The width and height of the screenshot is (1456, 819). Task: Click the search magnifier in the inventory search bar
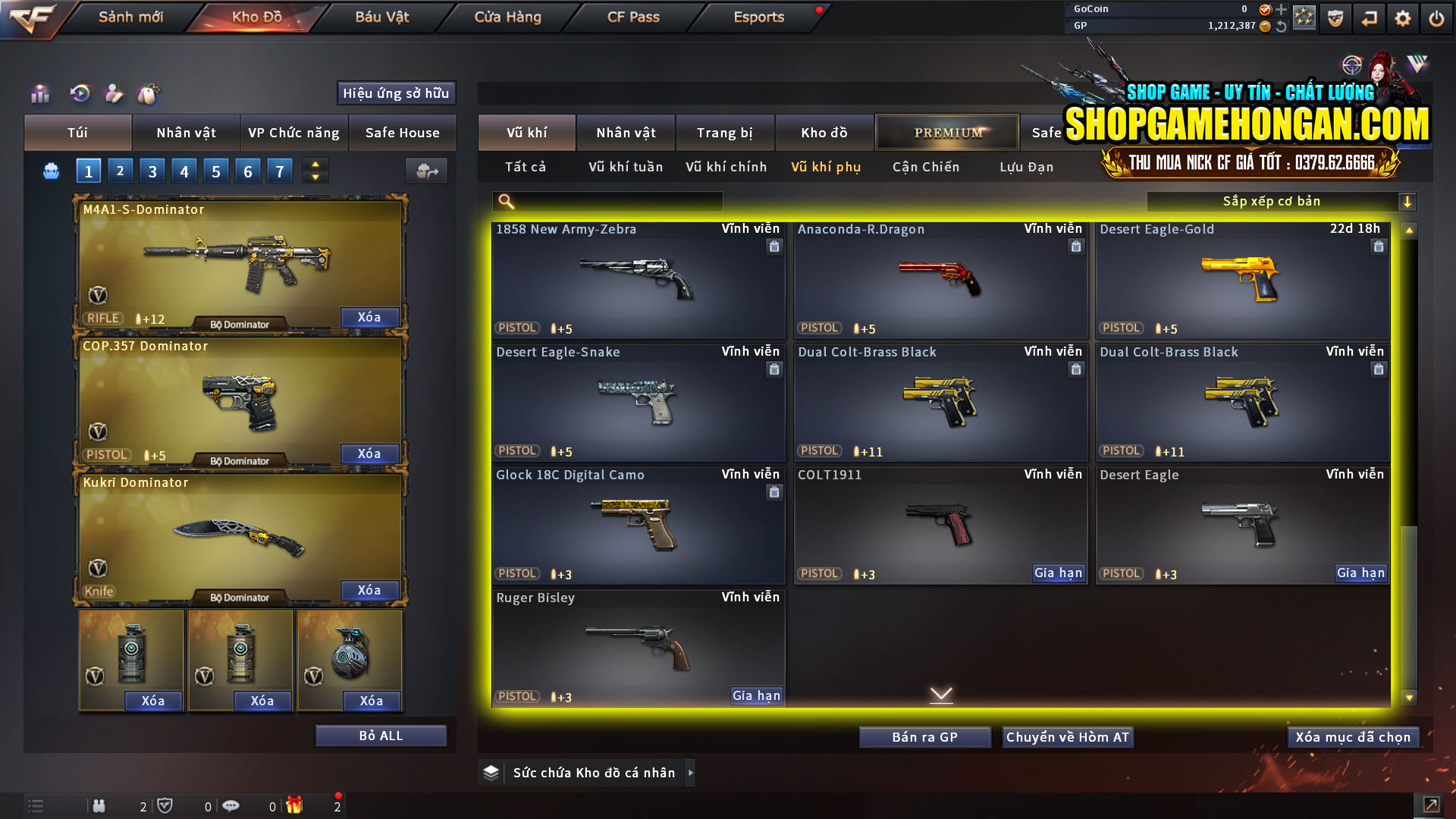pos(504,201)
